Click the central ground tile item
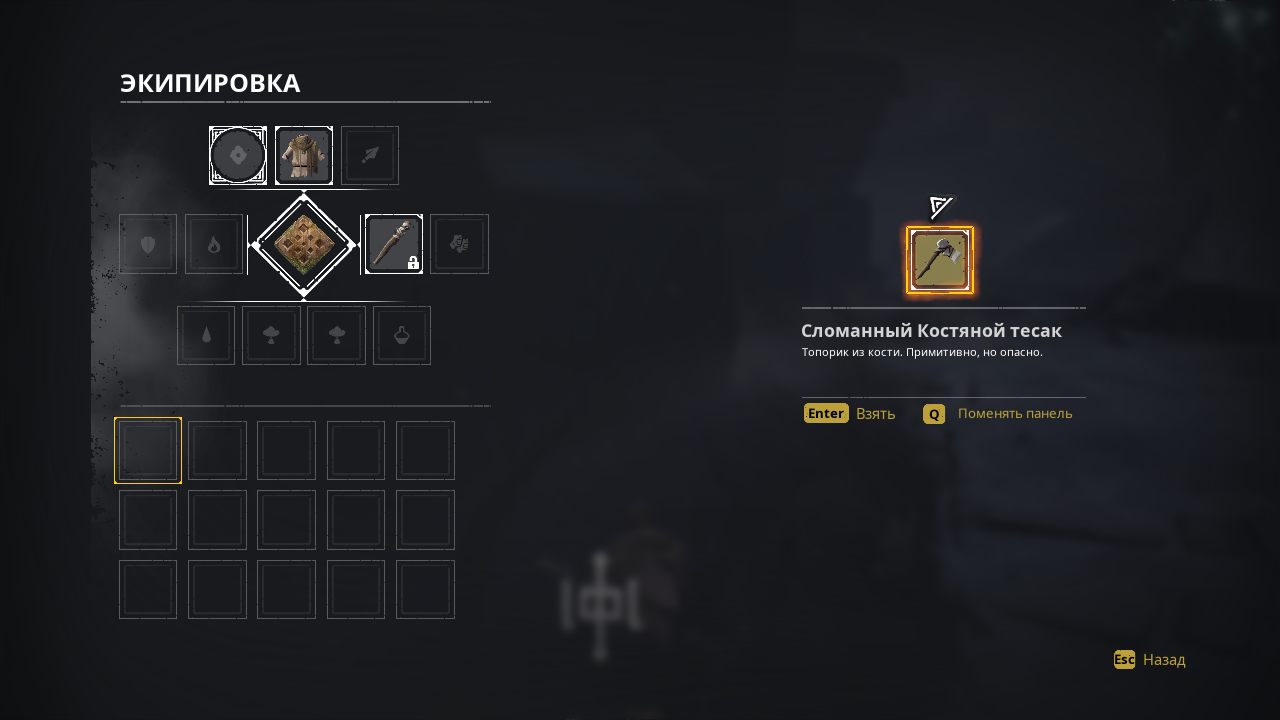This screenshot has width=1280, height=720. pyautogui.click(x=303, y=243)
